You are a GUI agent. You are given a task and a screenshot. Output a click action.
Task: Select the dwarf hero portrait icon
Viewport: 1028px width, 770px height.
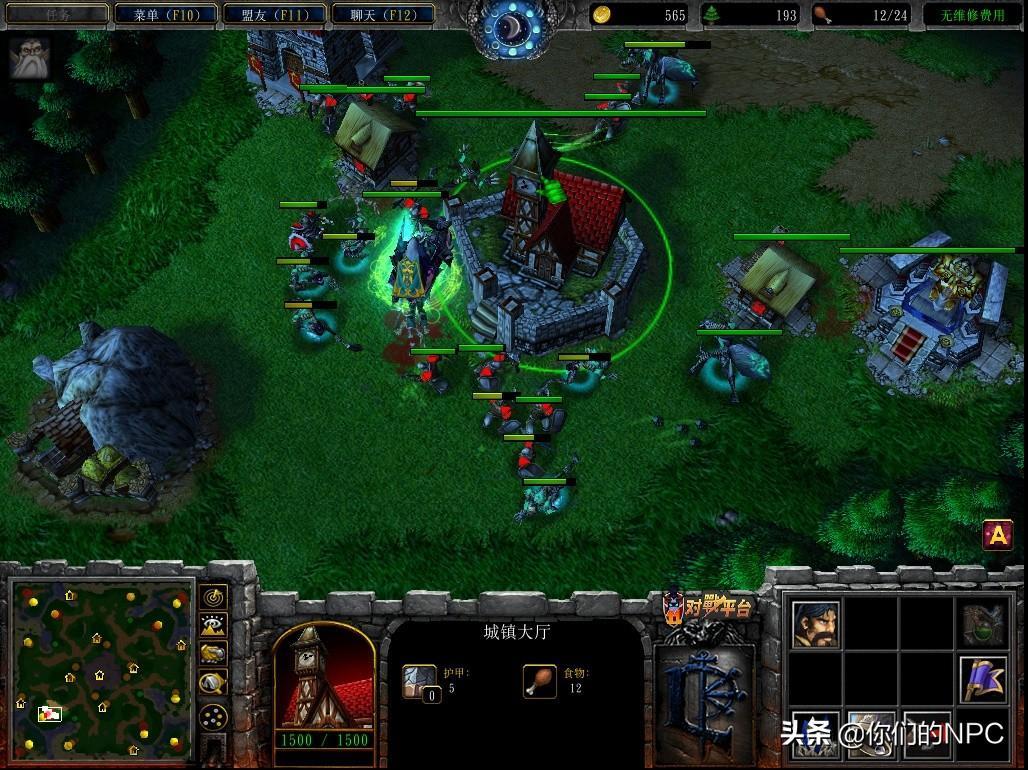(x=29, y=58)
